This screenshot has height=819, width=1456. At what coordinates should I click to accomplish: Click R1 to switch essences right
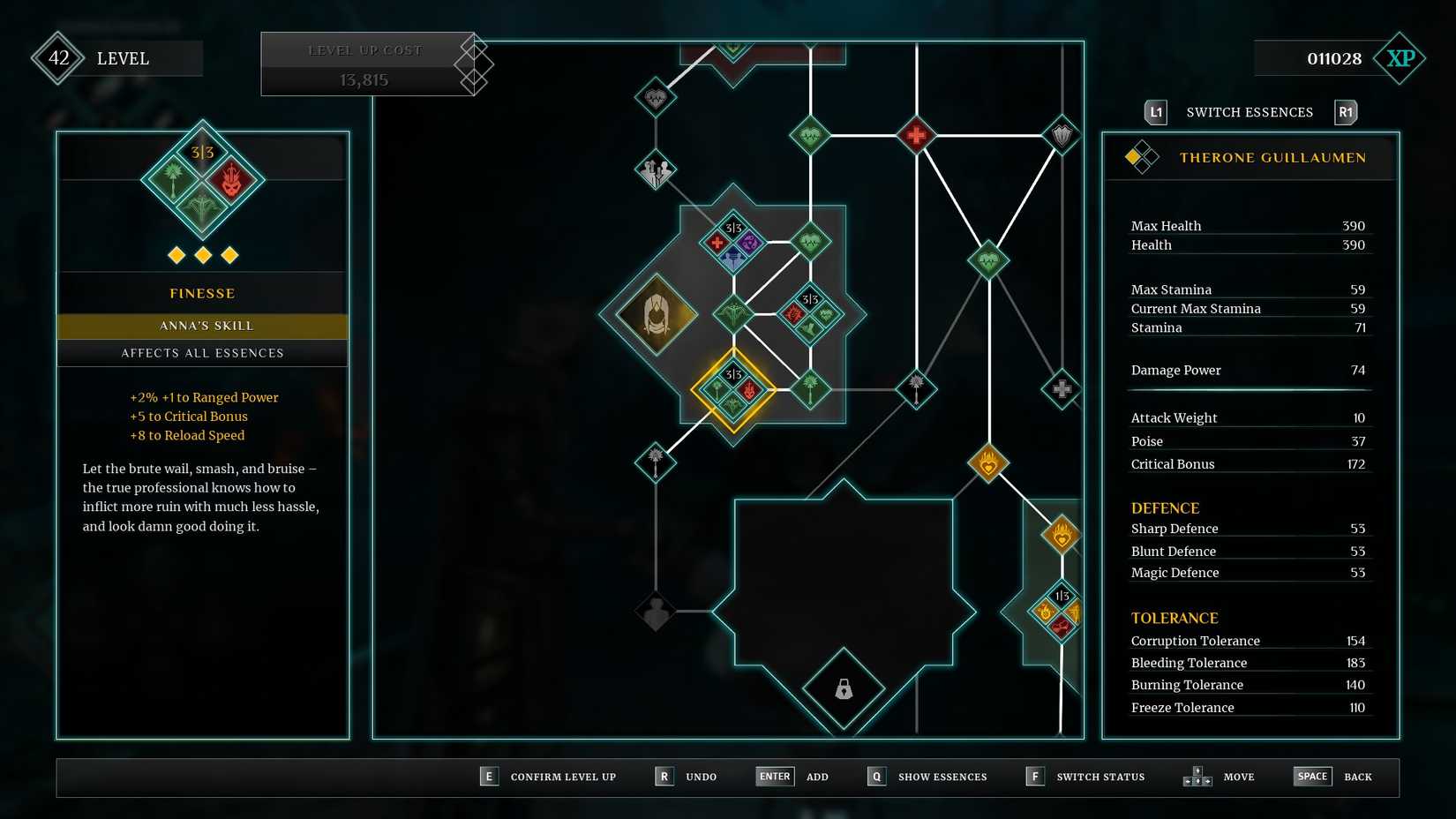(1346, 112)
